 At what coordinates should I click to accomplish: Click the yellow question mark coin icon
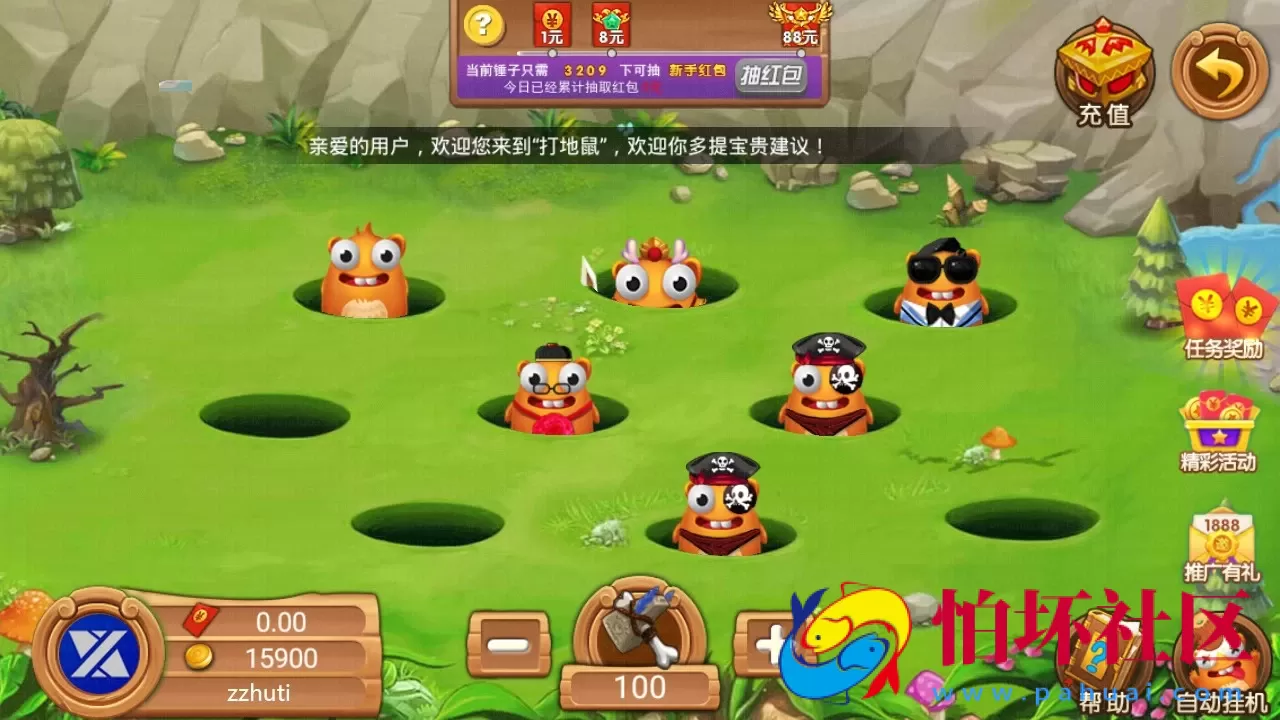(x=483, y=25)
